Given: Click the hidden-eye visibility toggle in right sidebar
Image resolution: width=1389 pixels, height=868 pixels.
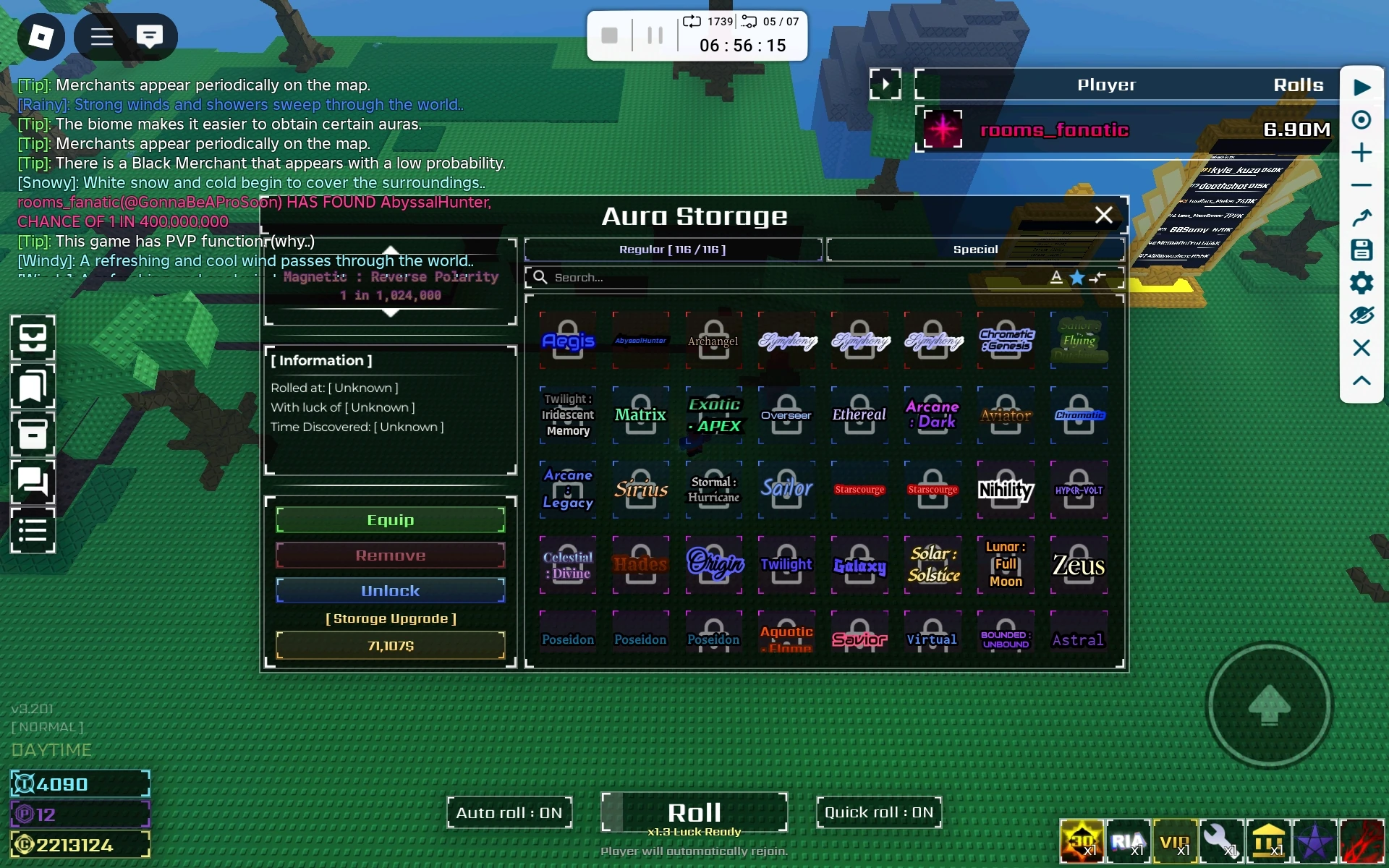Looking at the screenshot, I should click(x=1363, y=315).
